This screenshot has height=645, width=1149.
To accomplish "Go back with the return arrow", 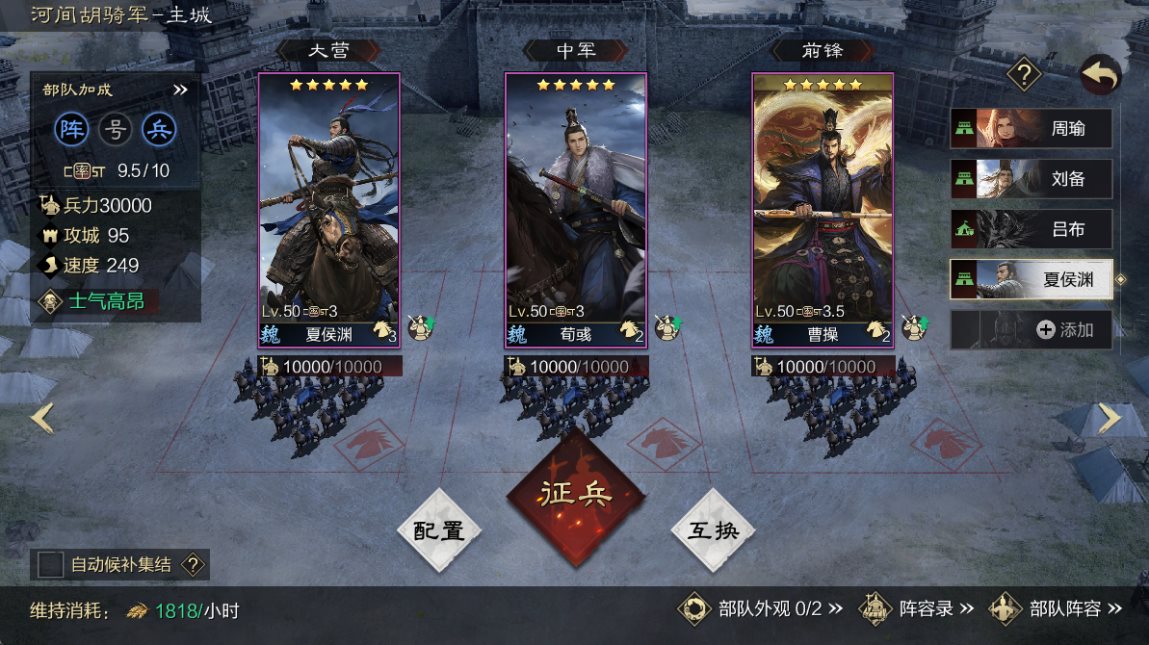I will click(1100, 75).
